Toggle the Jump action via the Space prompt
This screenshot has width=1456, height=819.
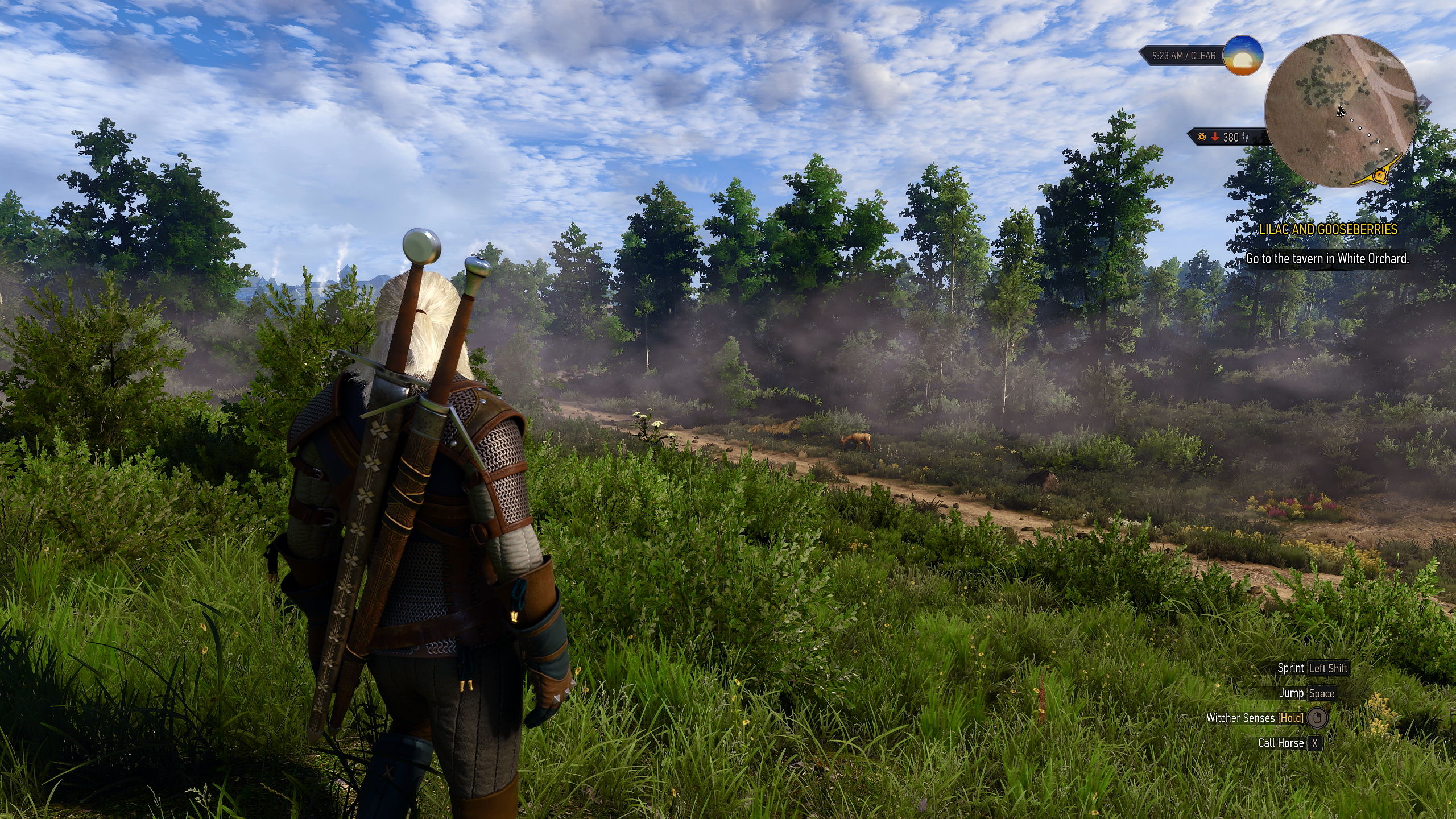[x=1322, y=694]
